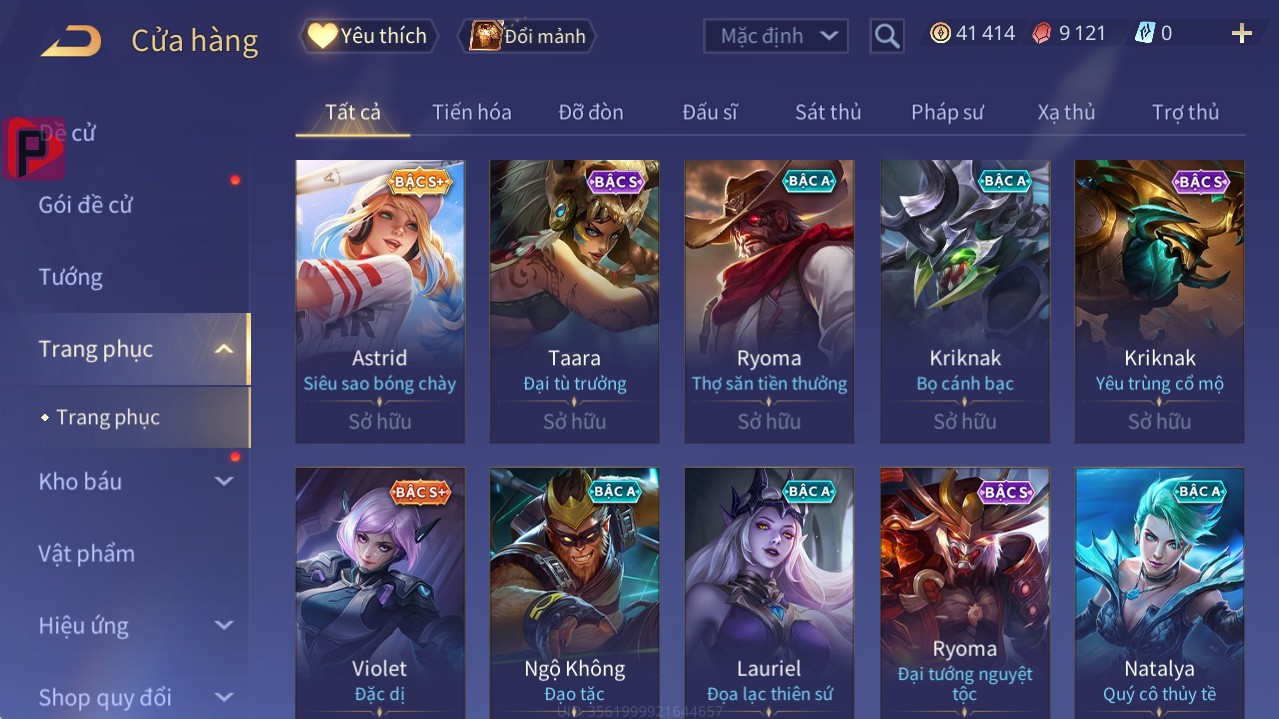Select the Astrid Siêu sao bóng chày skin
This screenshot has width=1279, height=719.
click(380, 300)
